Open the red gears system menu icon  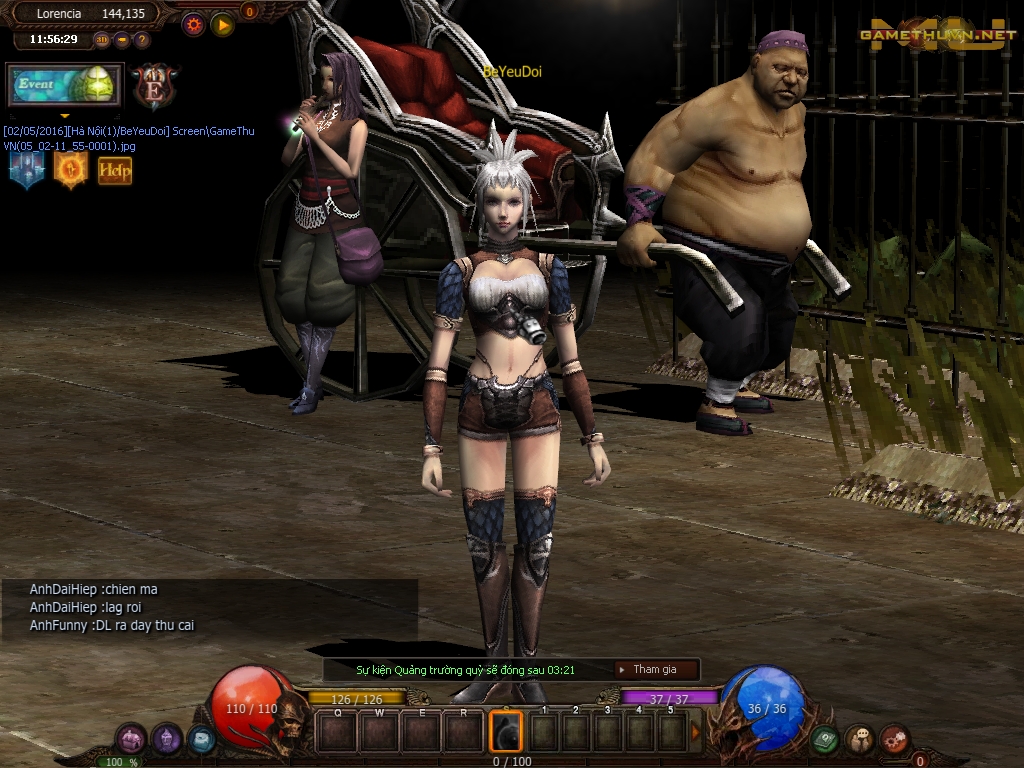[x=894, y=740]
